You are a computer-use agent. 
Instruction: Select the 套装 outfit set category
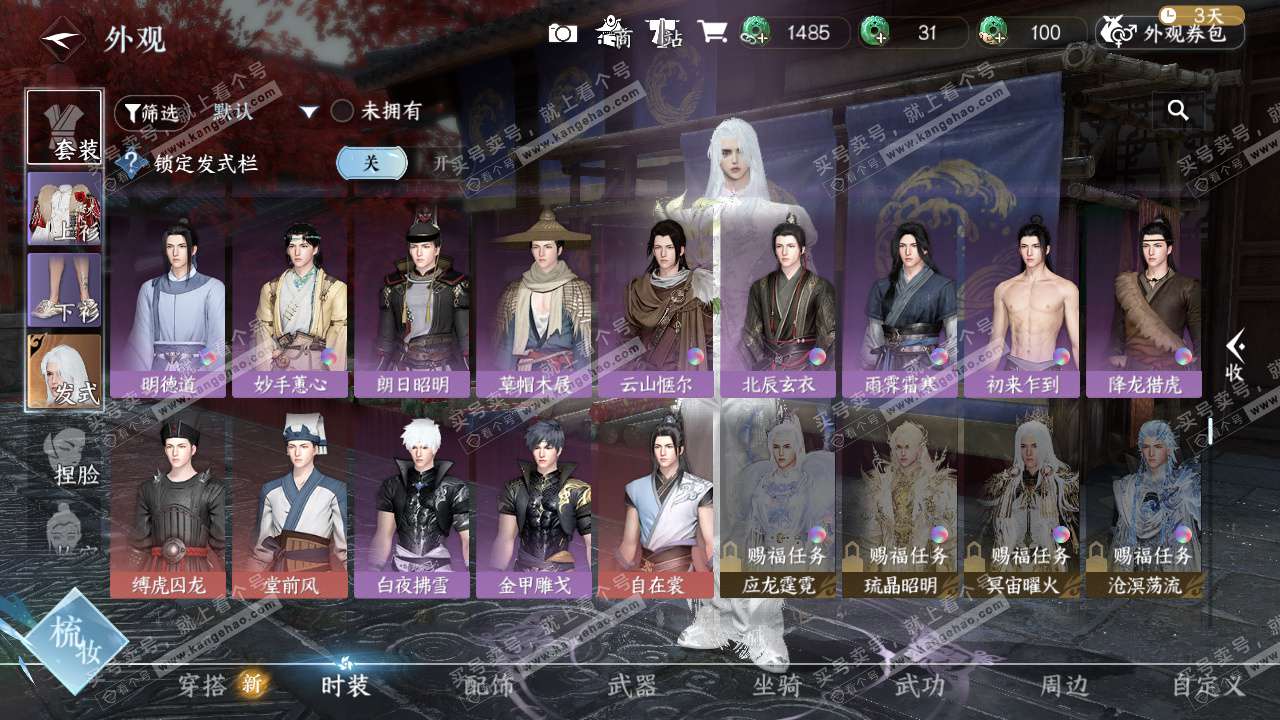pyautogui.click(x=64, y=128)
